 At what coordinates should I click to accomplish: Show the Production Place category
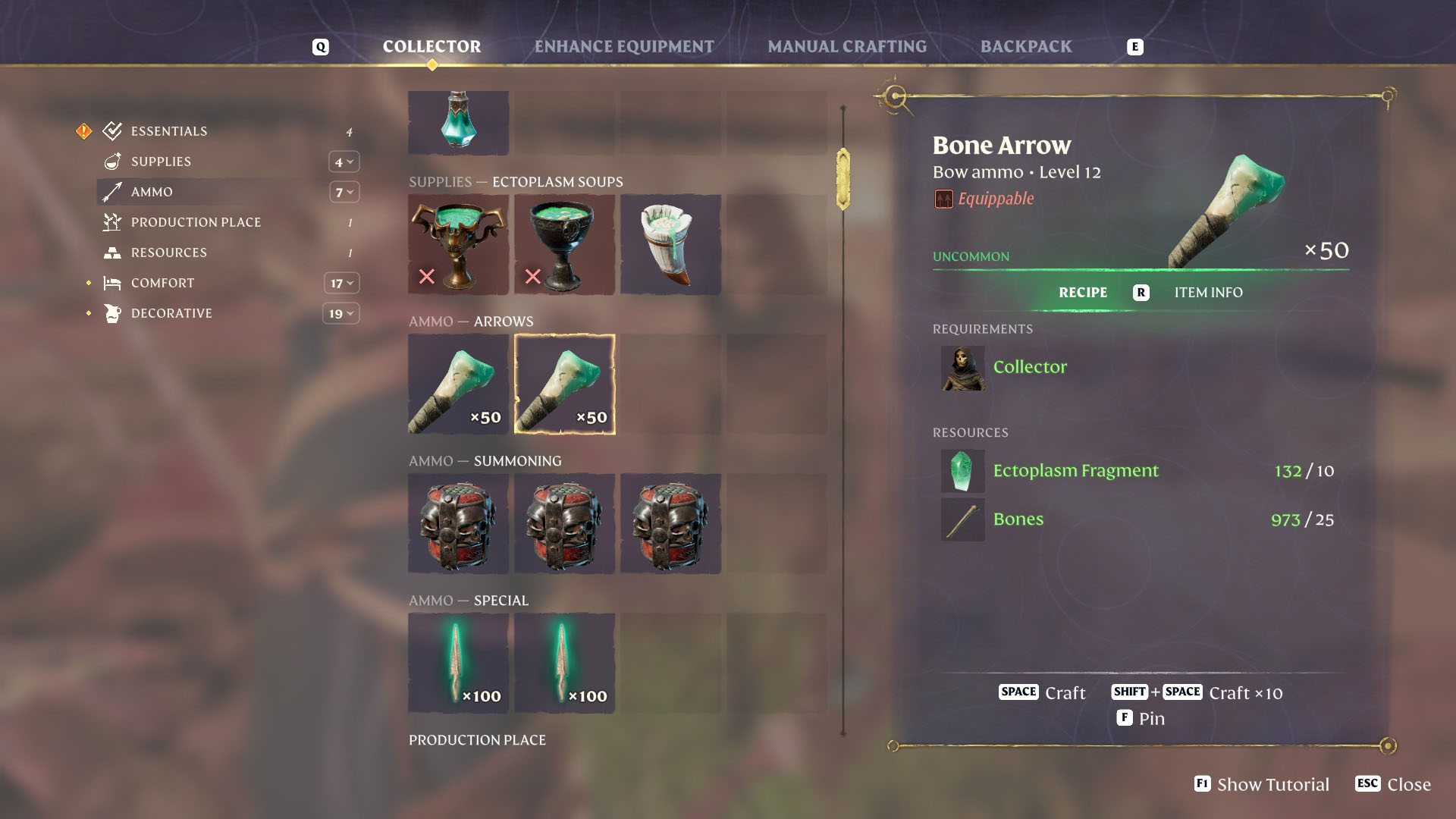point(196,222)
